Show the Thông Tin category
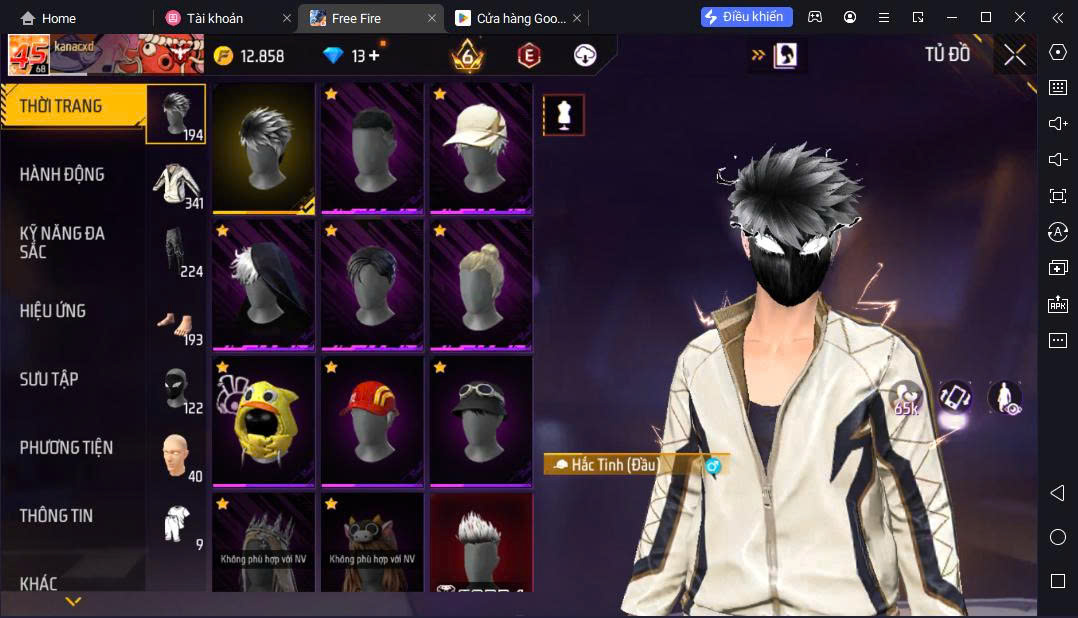1078x618 pixels. (x=56, y=516)
